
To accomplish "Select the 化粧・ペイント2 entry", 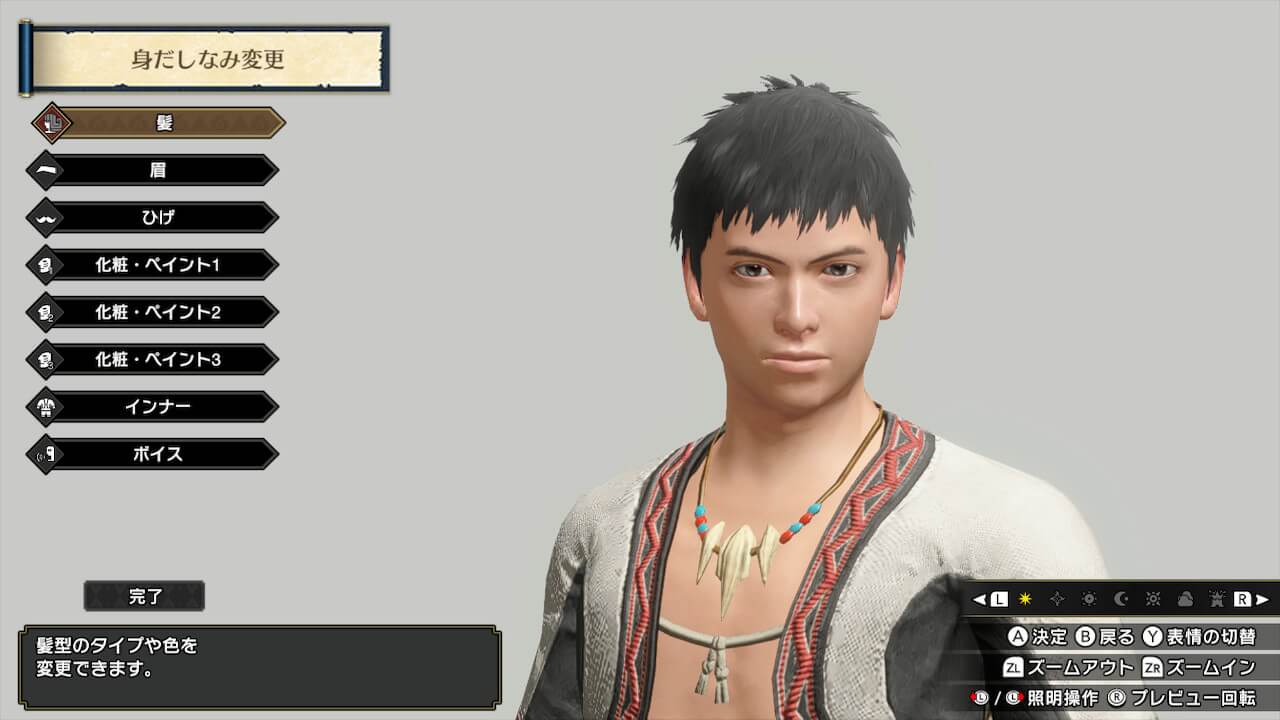I will click(x=157, y=312).
